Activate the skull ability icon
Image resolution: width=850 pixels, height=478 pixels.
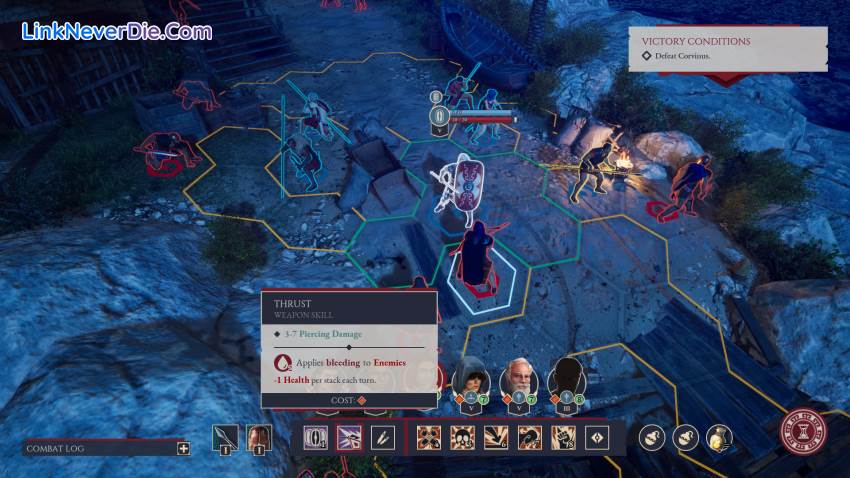(463, 437)
